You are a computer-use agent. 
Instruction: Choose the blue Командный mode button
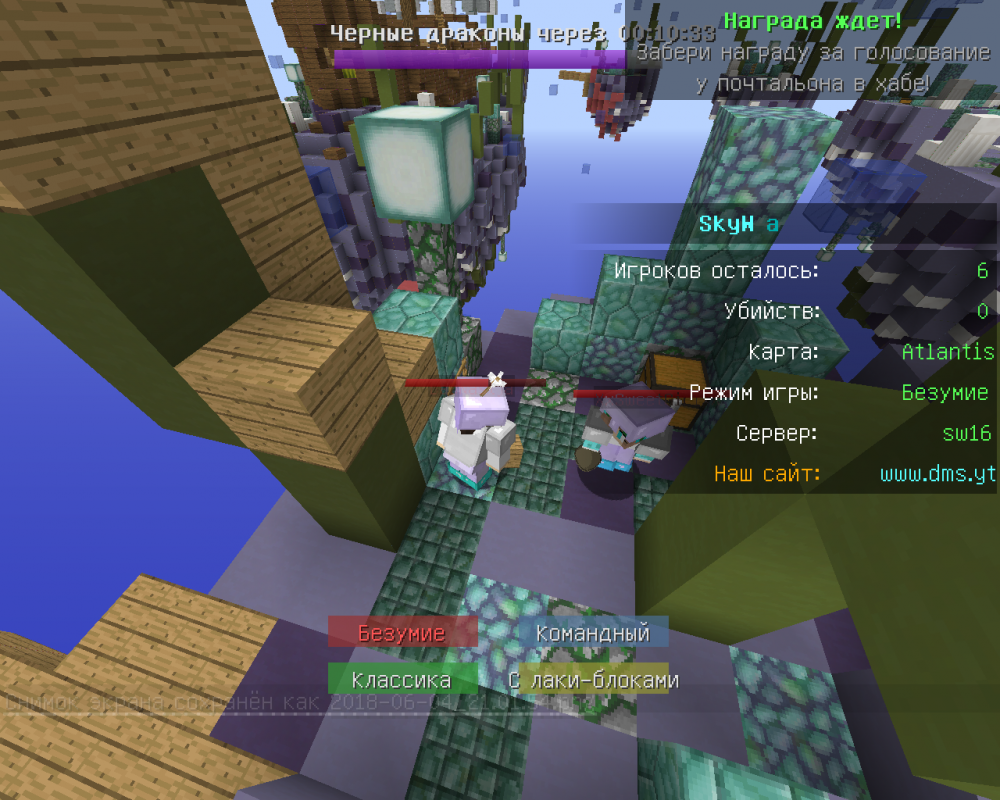(x=593, y=633)
